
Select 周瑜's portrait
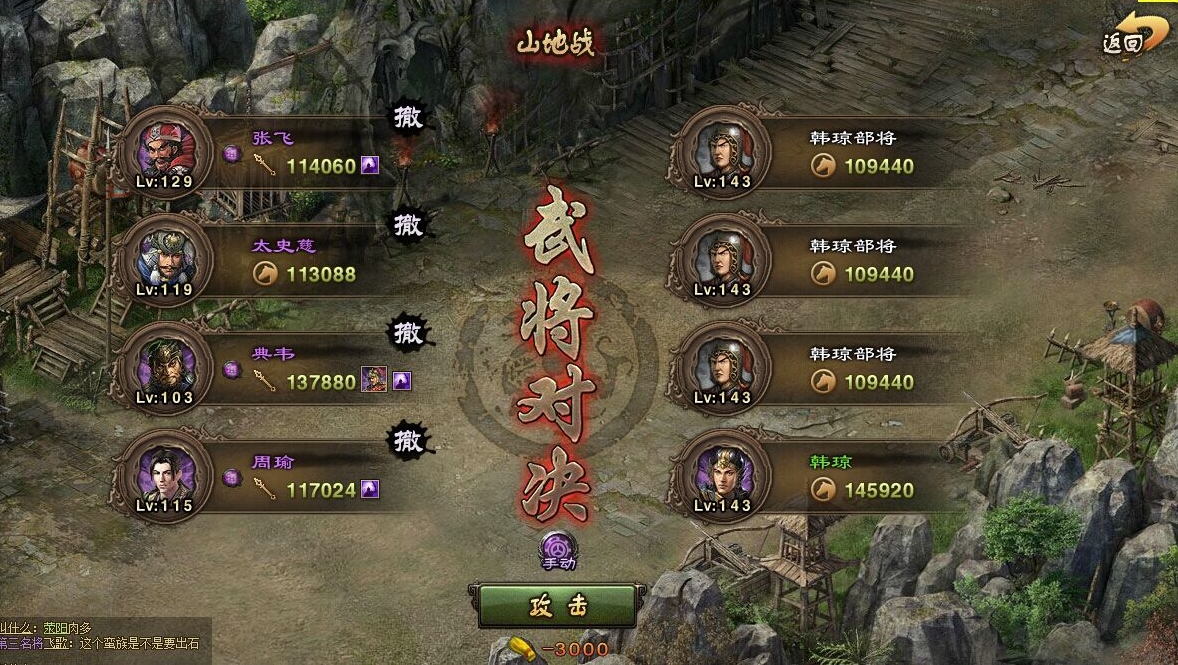point(163,477)
